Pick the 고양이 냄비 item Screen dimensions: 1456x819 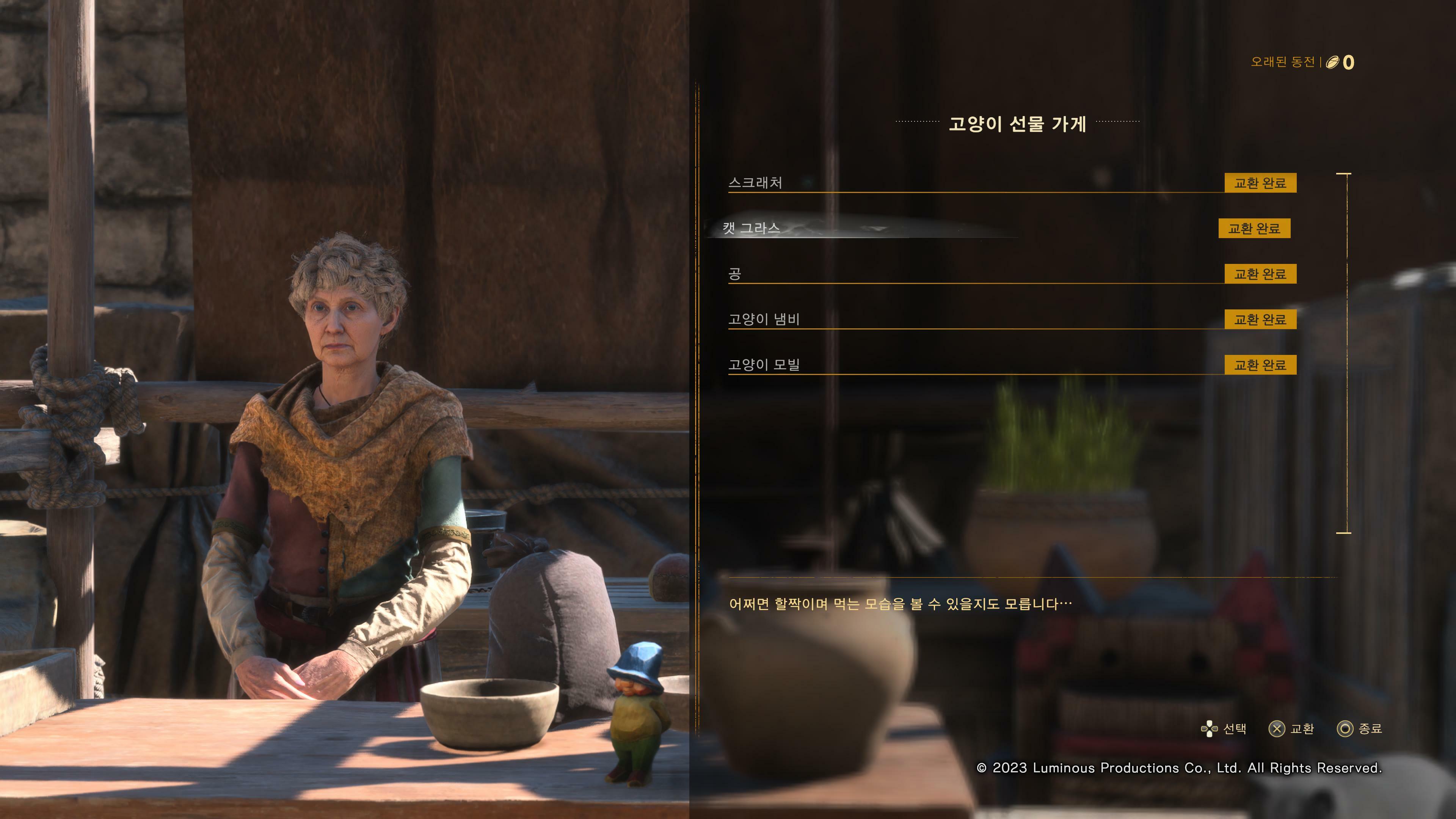(x=764, y=319)
